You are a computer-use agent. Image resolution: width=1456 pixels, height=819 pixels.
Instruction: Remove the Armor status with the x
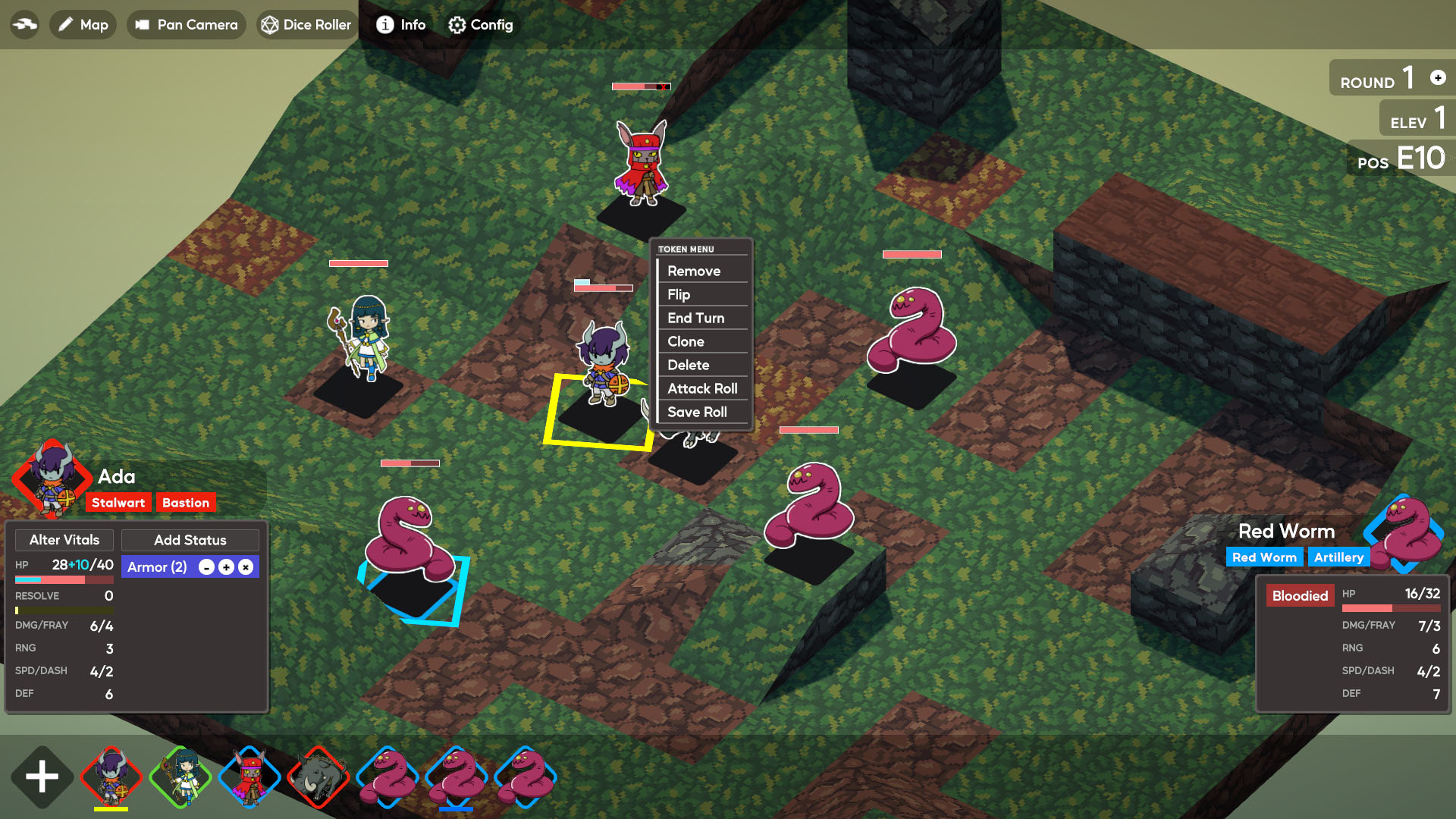[x=246, y=567]
